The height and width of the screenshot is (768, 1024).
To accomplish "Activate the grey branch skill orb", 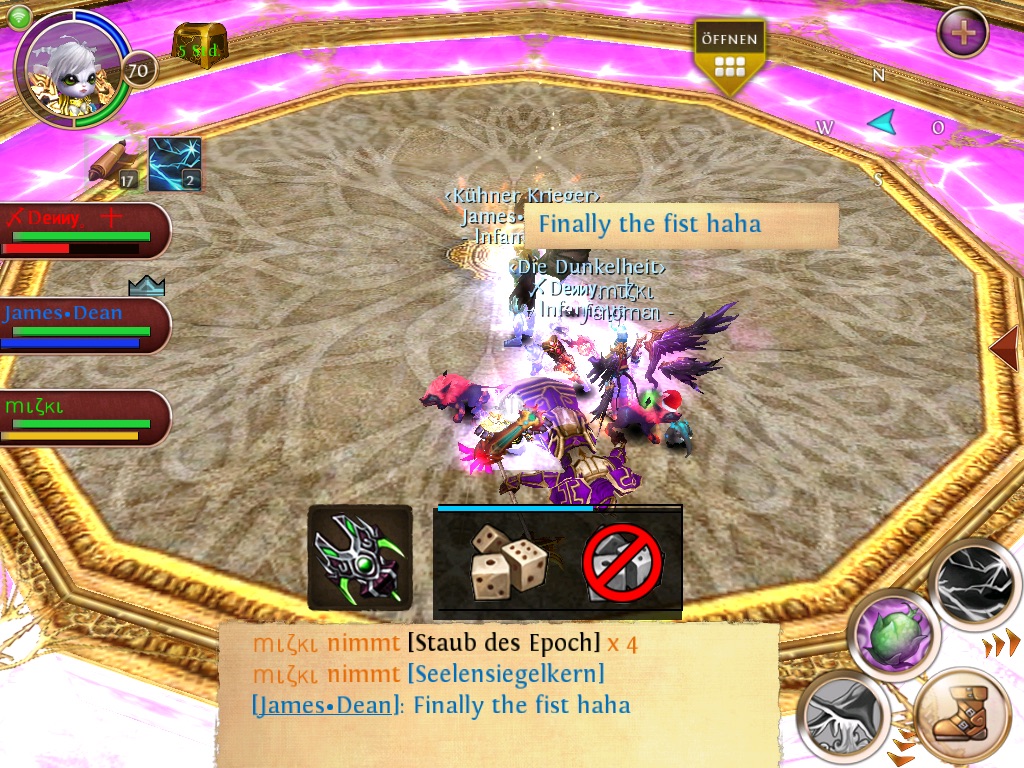I will 845,716.
